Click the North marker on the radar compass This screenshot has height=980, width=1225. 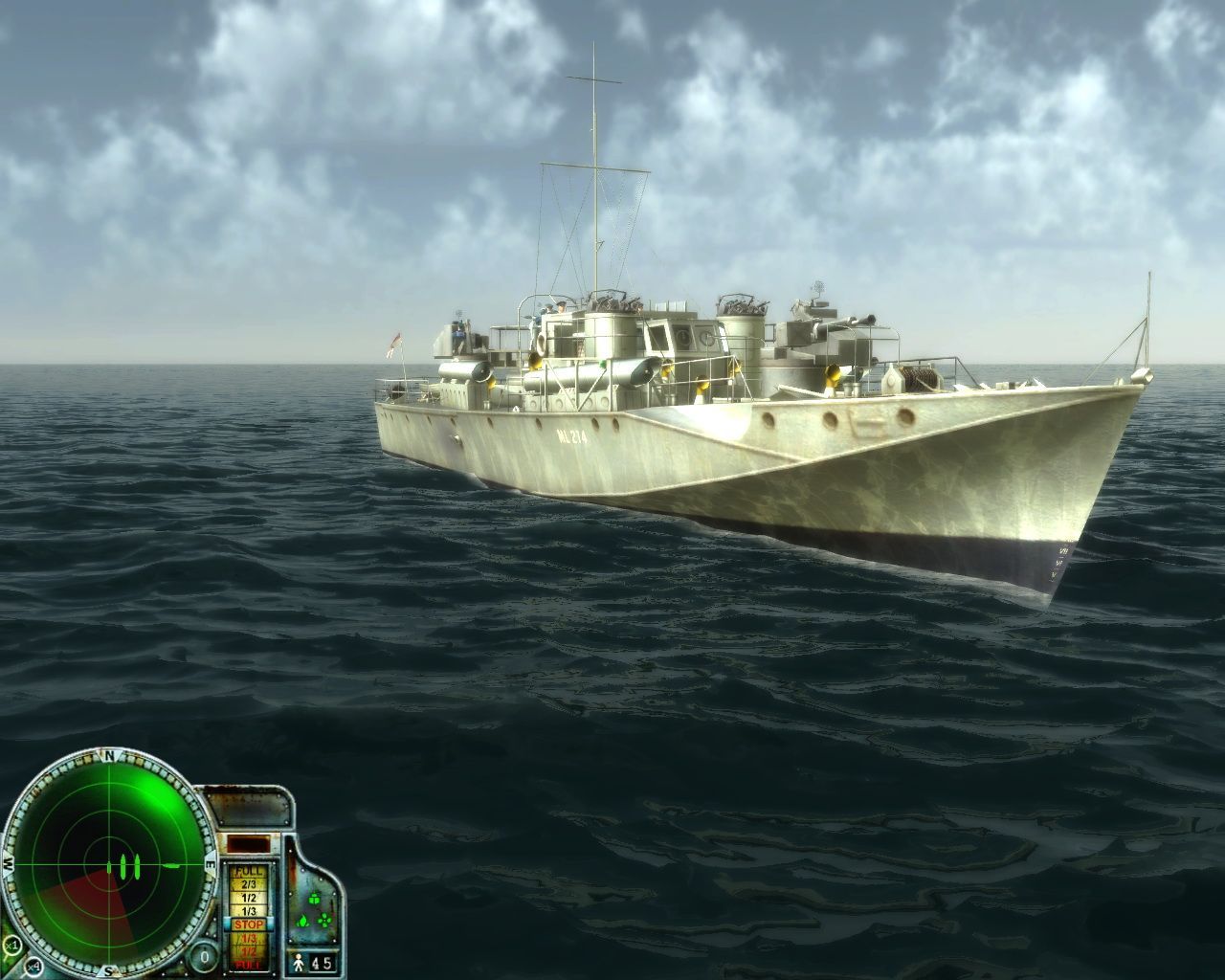point(109,755)
